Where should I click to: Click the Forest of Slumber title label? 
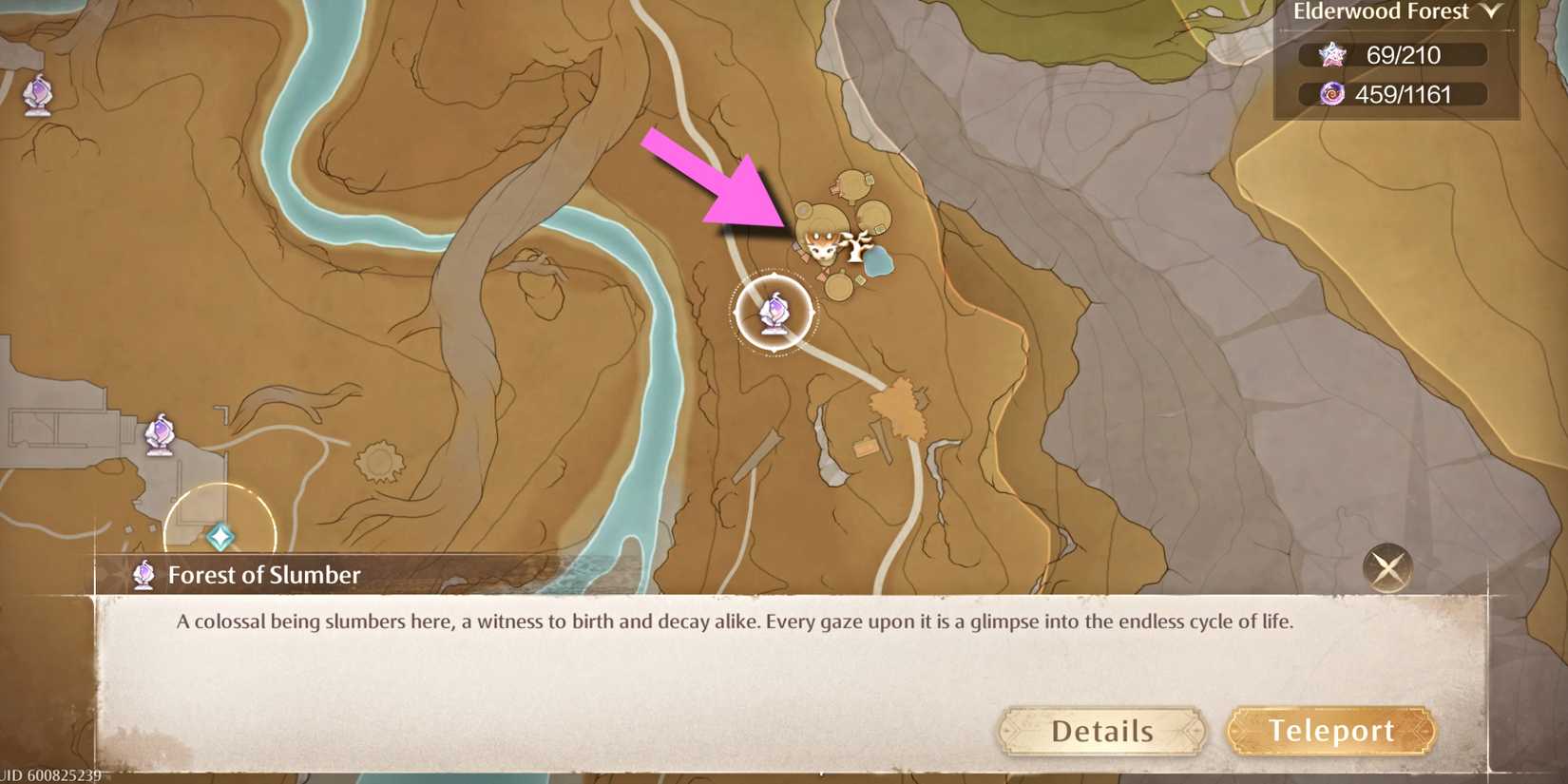(x=265, y=574)
